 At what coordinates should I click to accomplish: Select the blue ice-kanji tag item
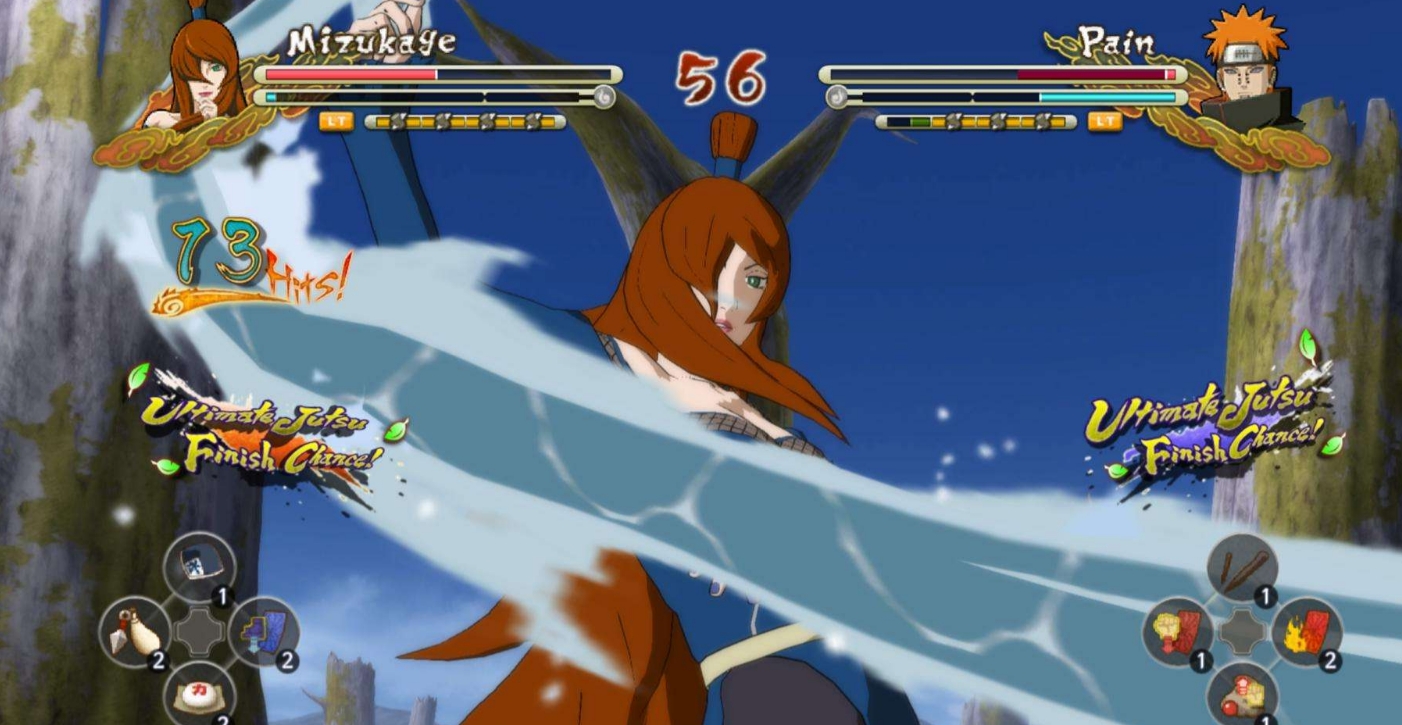[199, 568]
